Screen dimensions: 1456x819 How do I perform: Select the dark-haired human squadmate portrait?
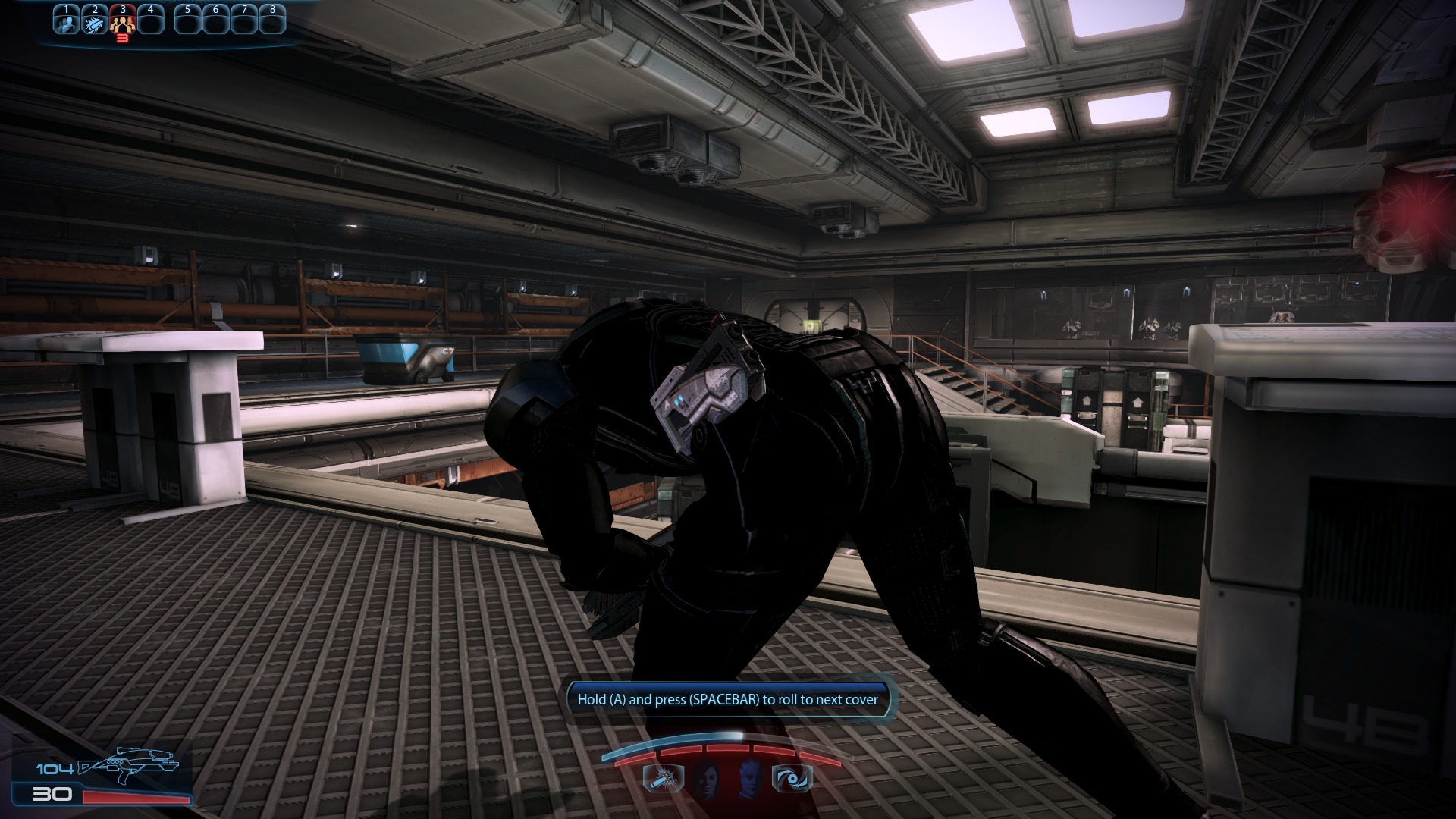(704, 779)
